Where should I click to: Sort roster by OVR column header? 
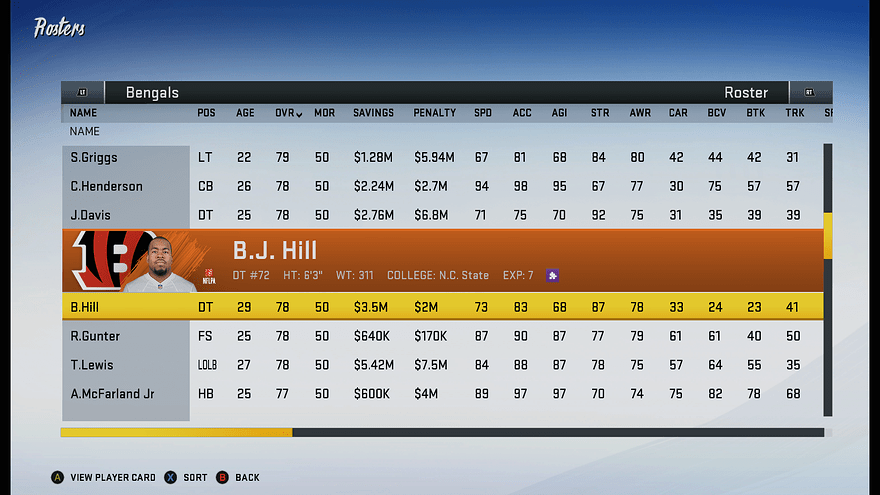[x=288, y=113]
